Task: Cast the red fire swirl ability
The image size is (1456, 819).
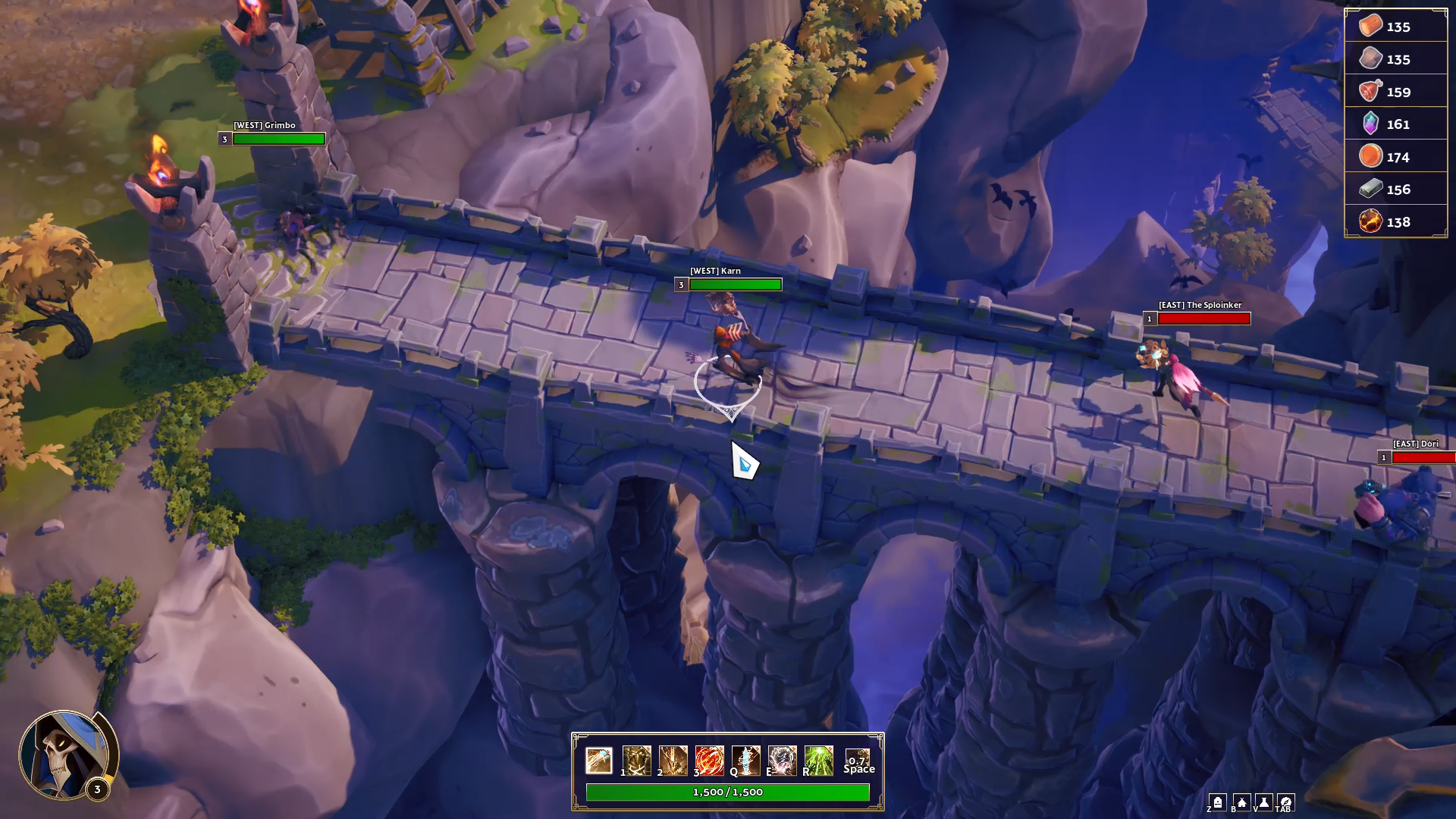Action: pyautogui.click(x=709, y=760)
